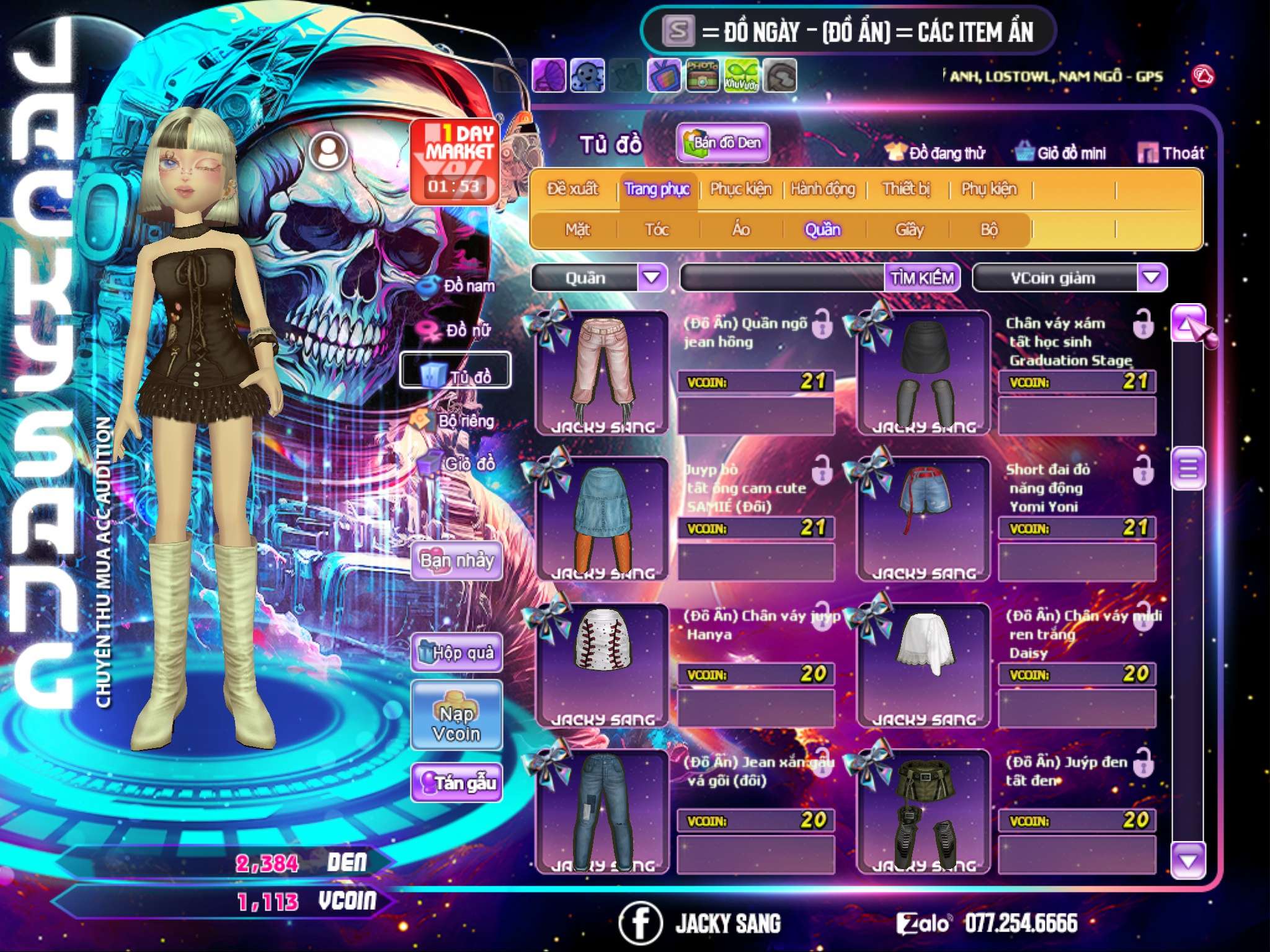Select the Hành động tab
Viewport: 1270px width, 952px height.
click(x=823, y=189)
